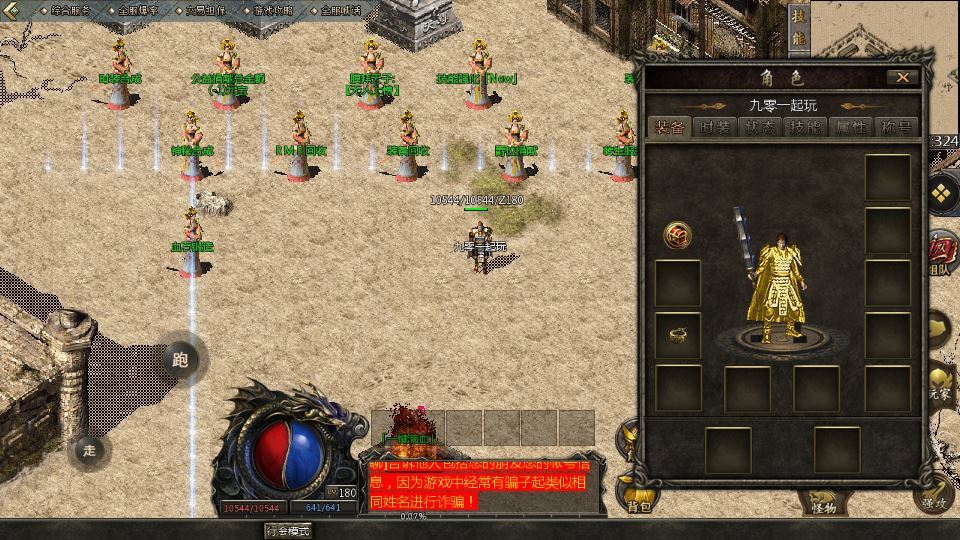
Task: Close the 角色 character panel
Action: click(903, 77)
